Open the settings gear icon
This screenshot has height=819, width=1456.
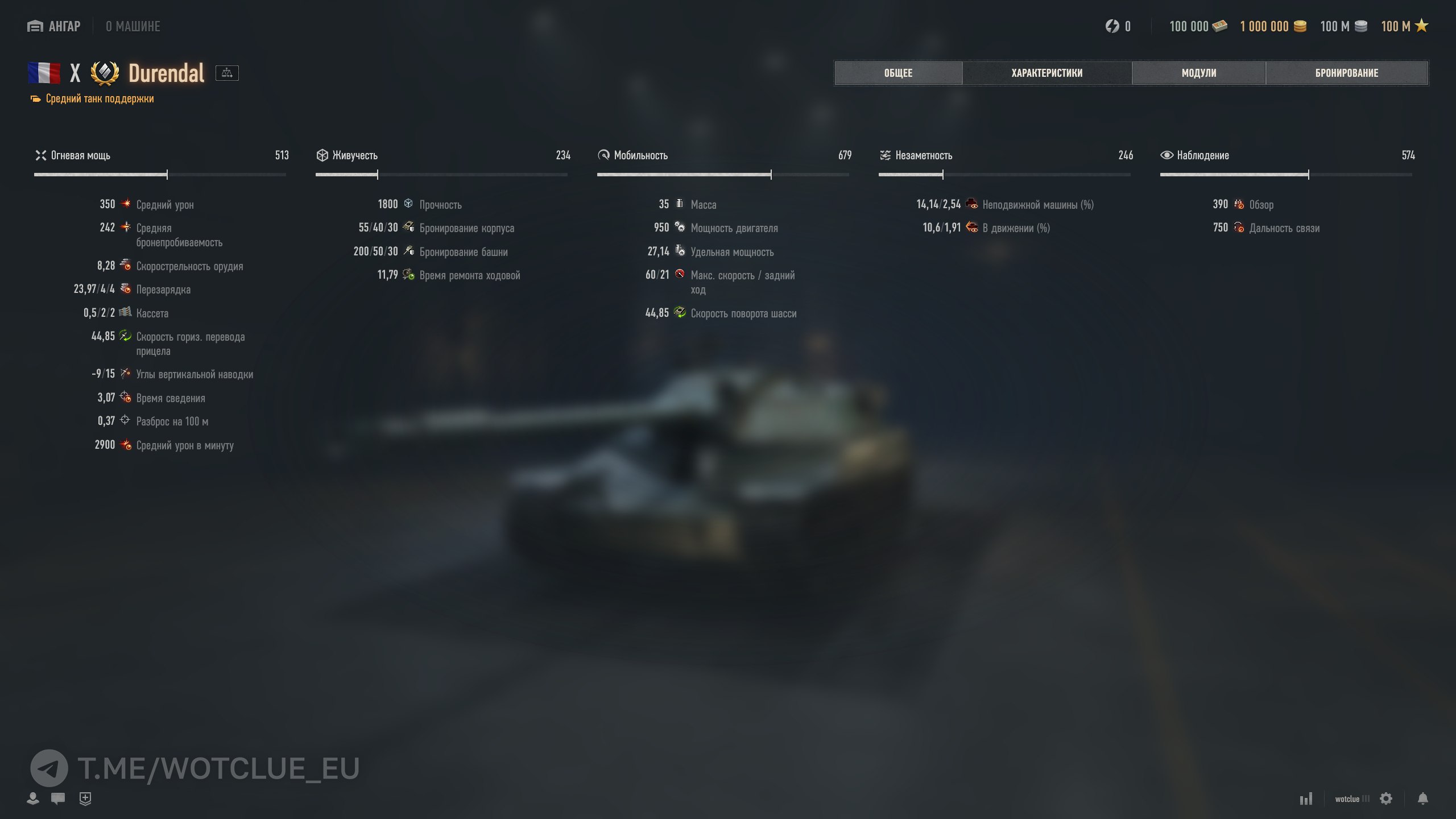pos(1386,799)
